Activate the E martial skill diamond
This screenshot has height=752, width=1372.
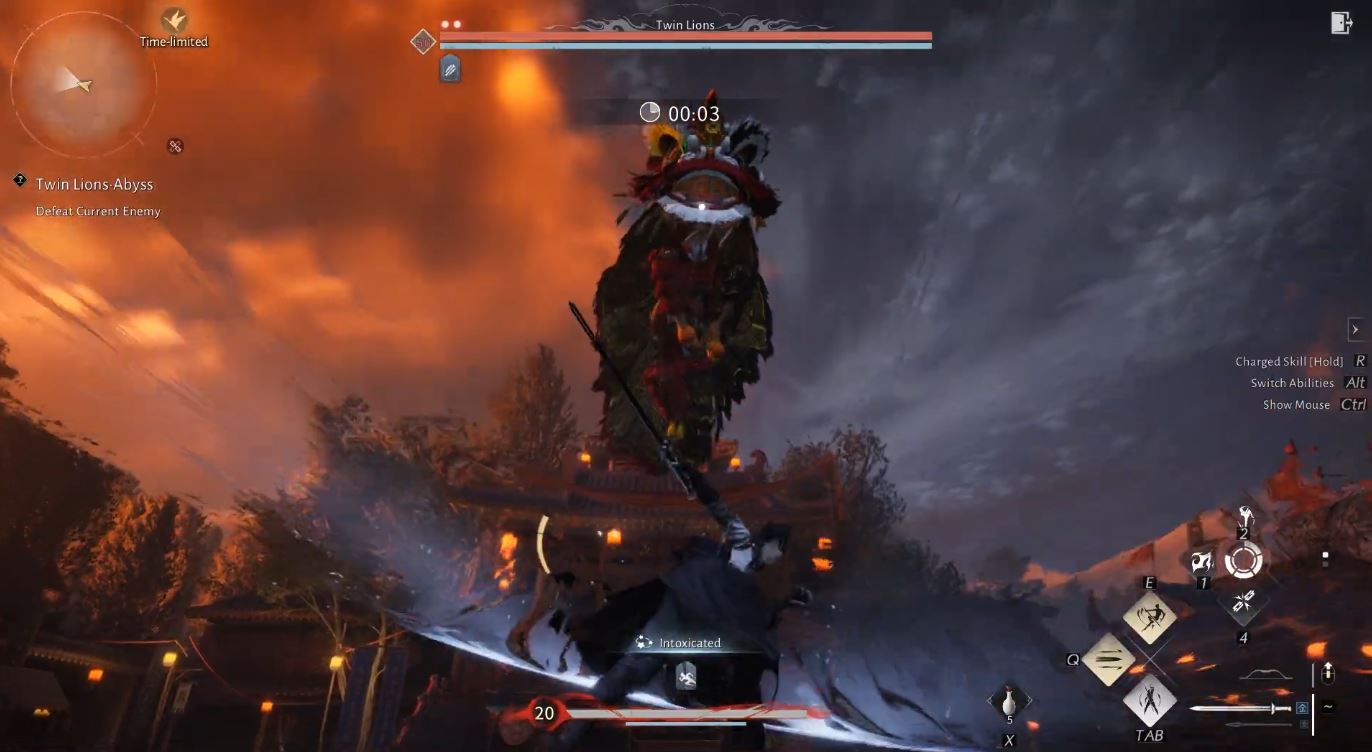[x=1149, y=617]
